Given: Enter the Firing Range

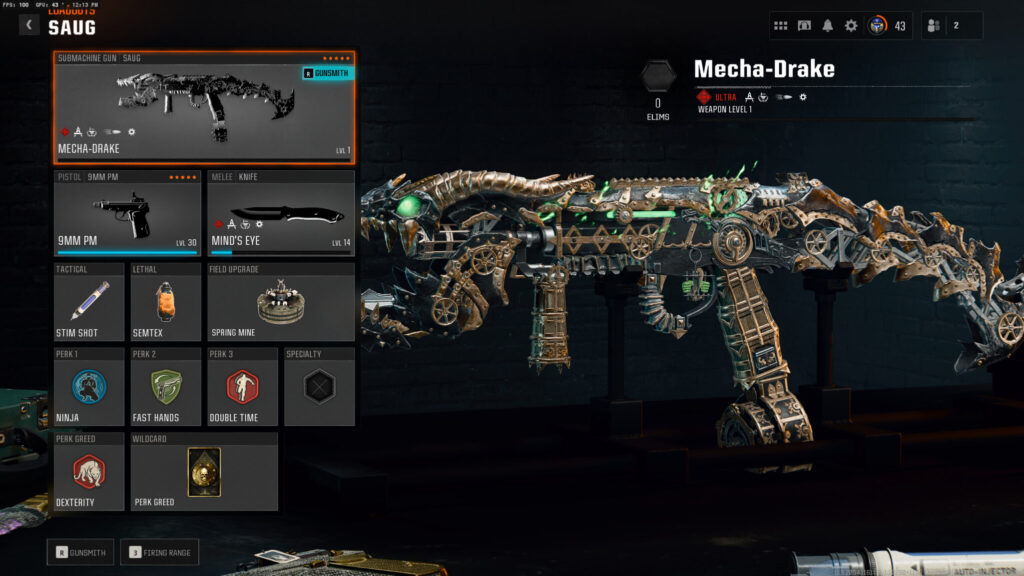Looking at the screenshot, I should 159,551.
